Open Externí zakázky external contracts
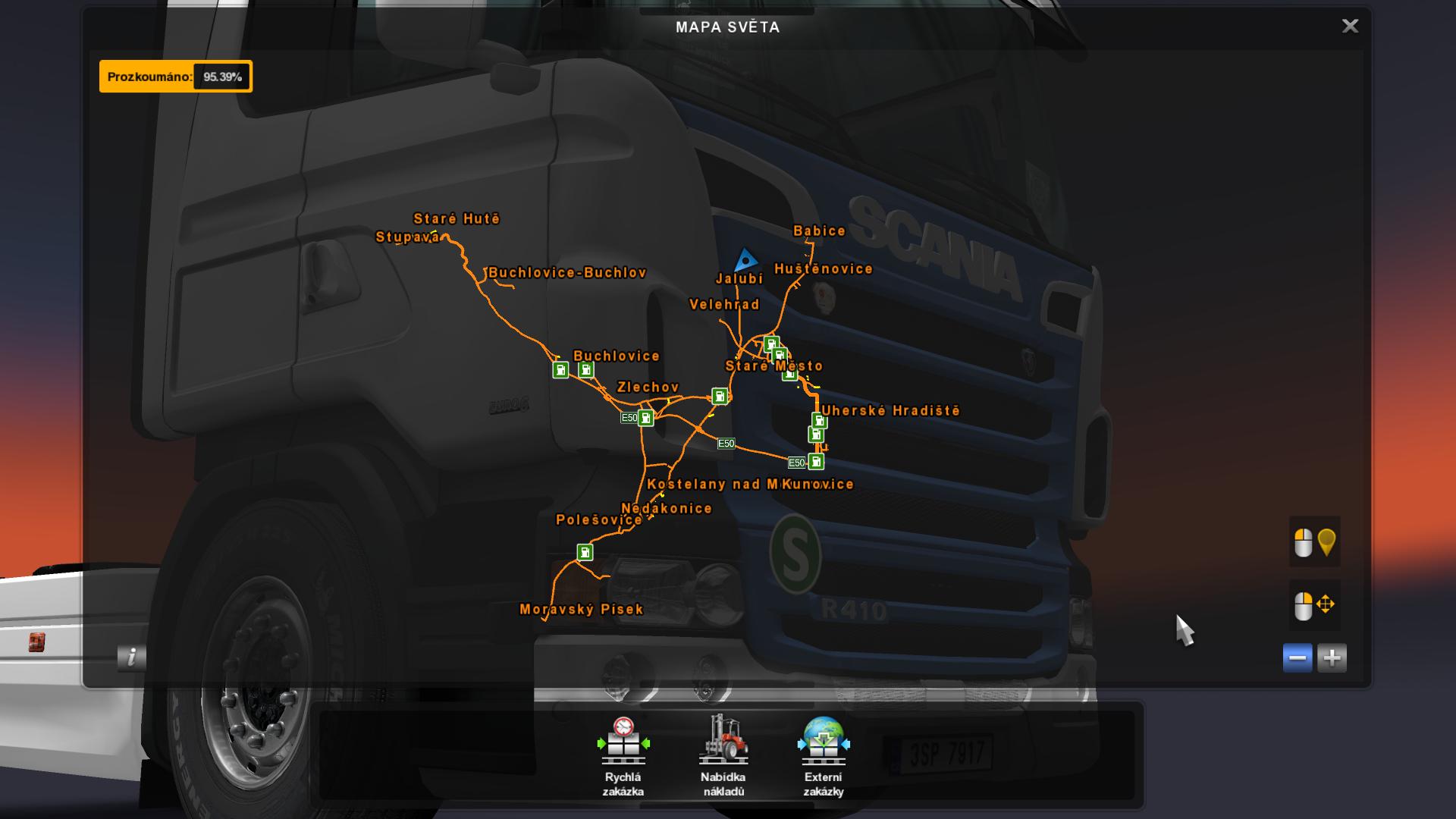Screen dimensions: 1456x819 click(824, 756)
